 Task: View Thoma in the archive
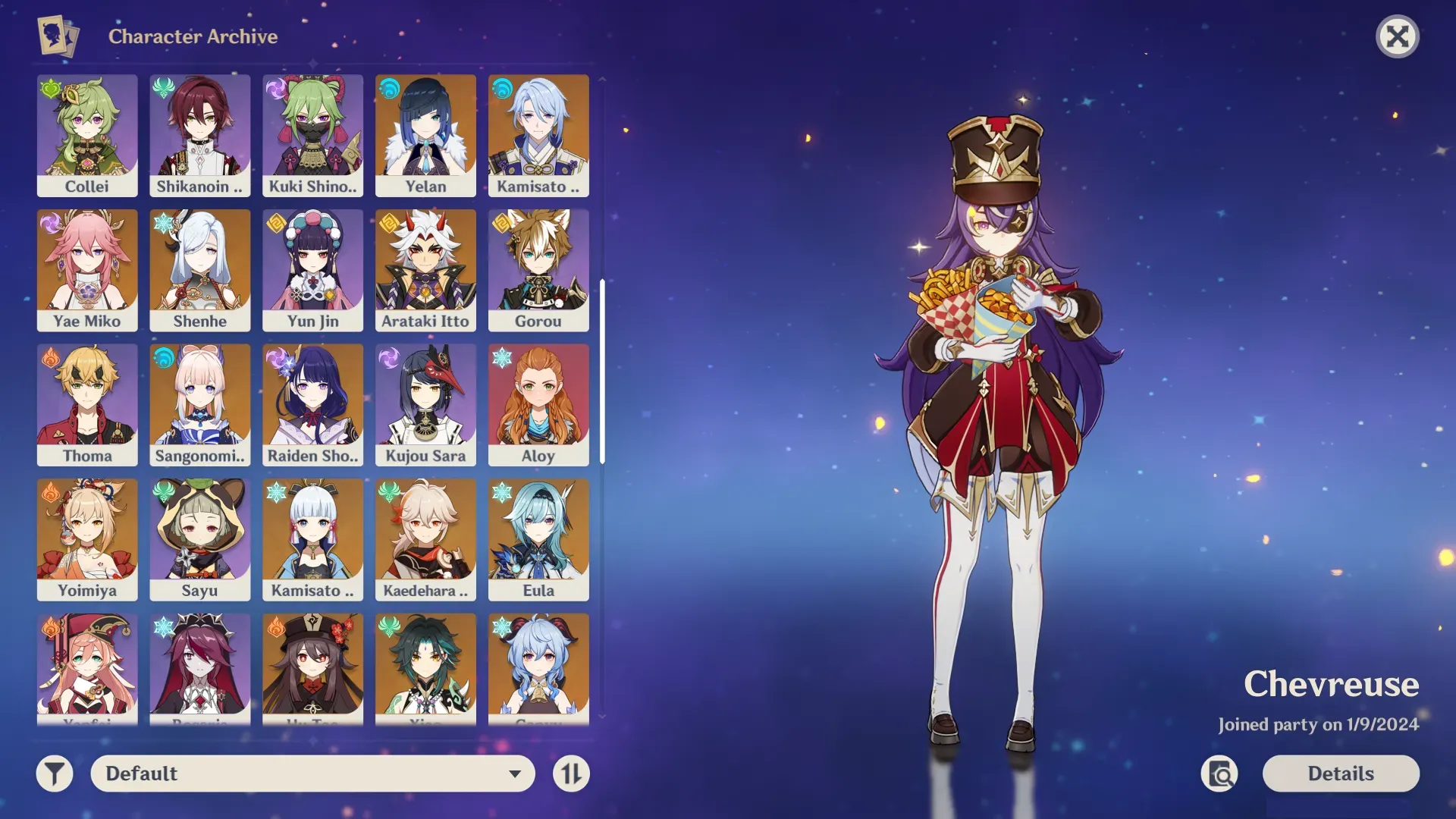click(87, 404)
